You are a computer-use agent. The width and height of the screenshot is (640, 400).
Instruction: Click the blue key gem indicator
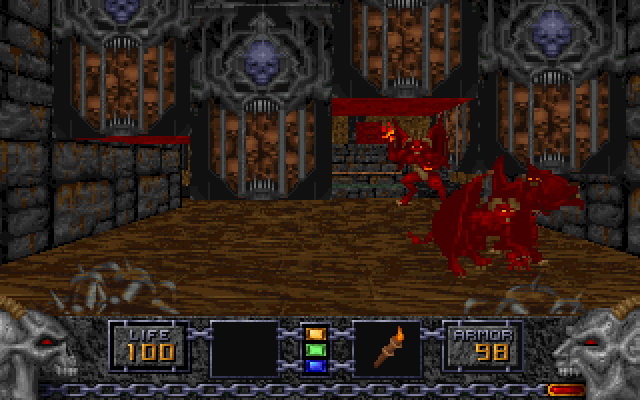pos(316,365)
